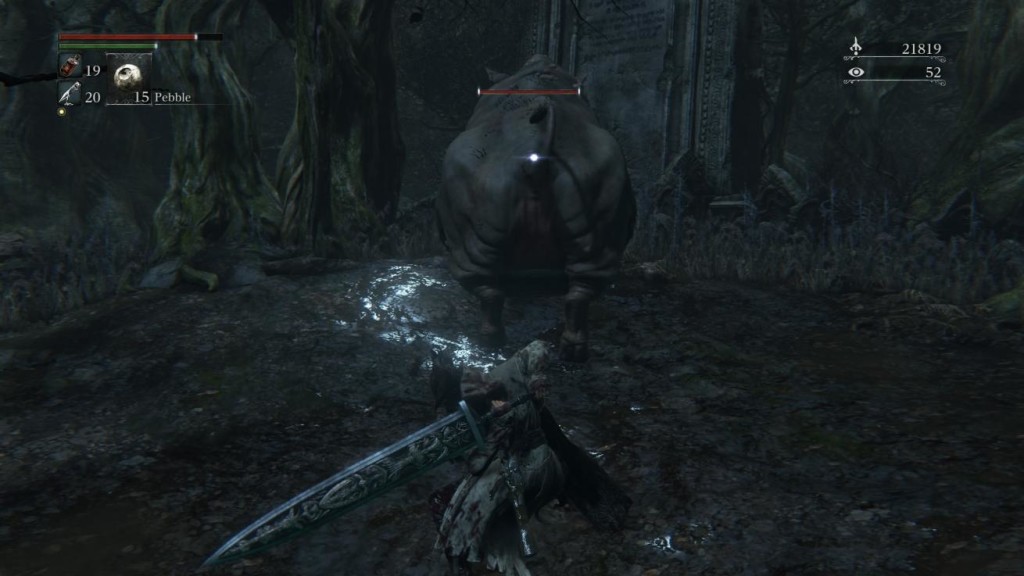
Task: Use the Blood Vial icon
Action: point(70,67)
